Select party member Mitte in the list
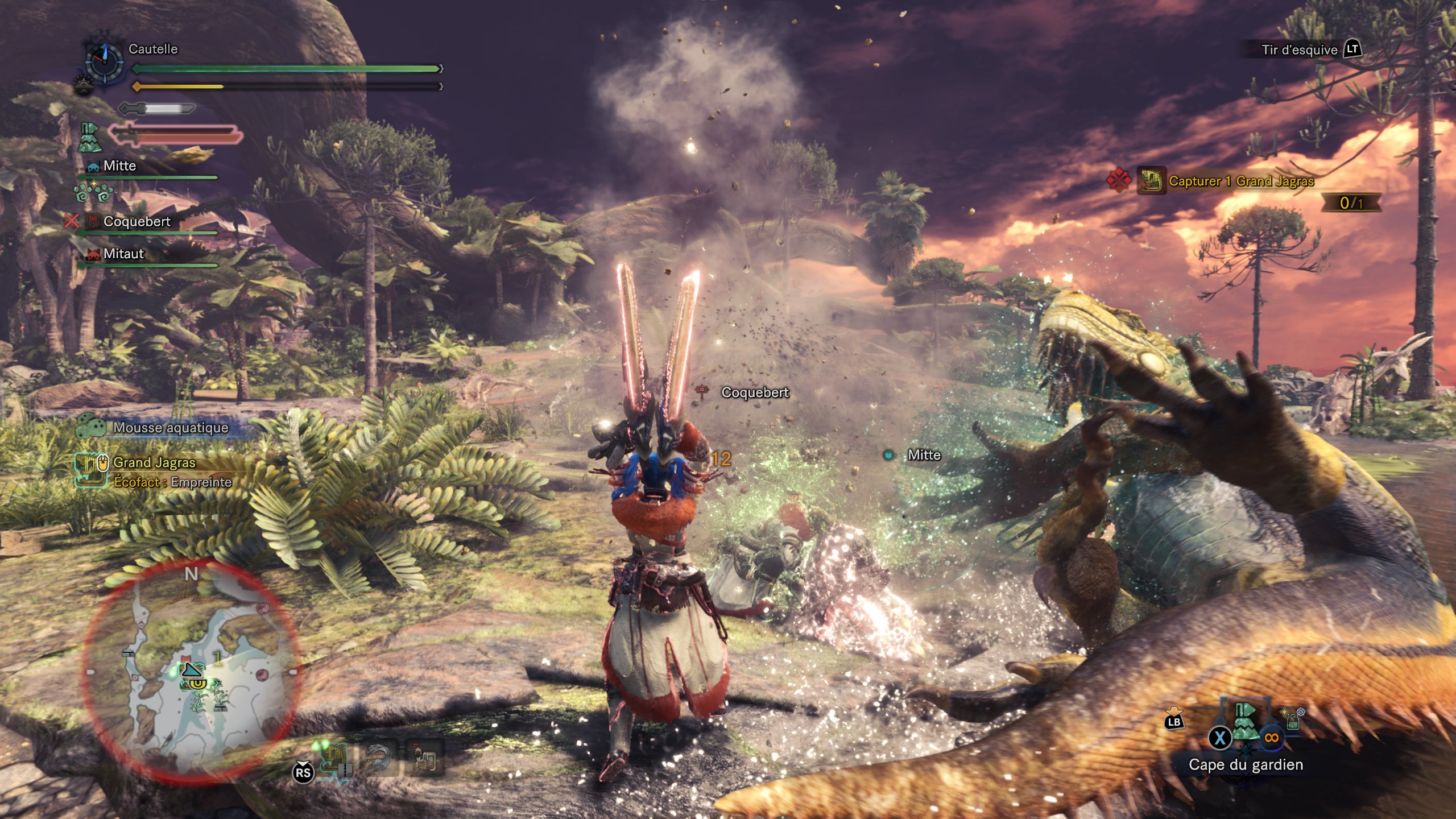 [119, 166]
